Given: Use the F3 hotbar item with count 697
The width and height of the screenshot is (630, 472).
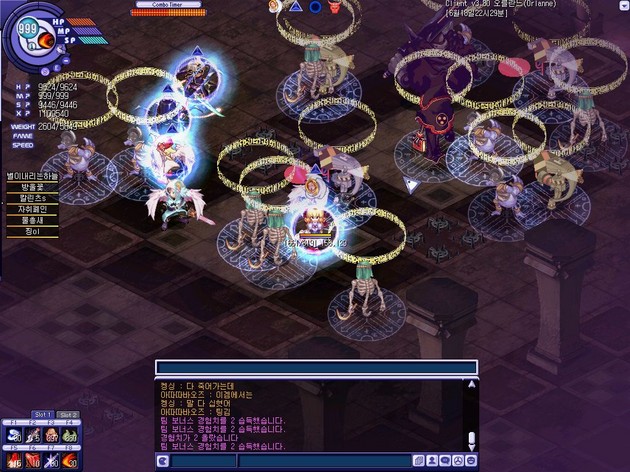Looking at the screenshot, I should point(51,434).
